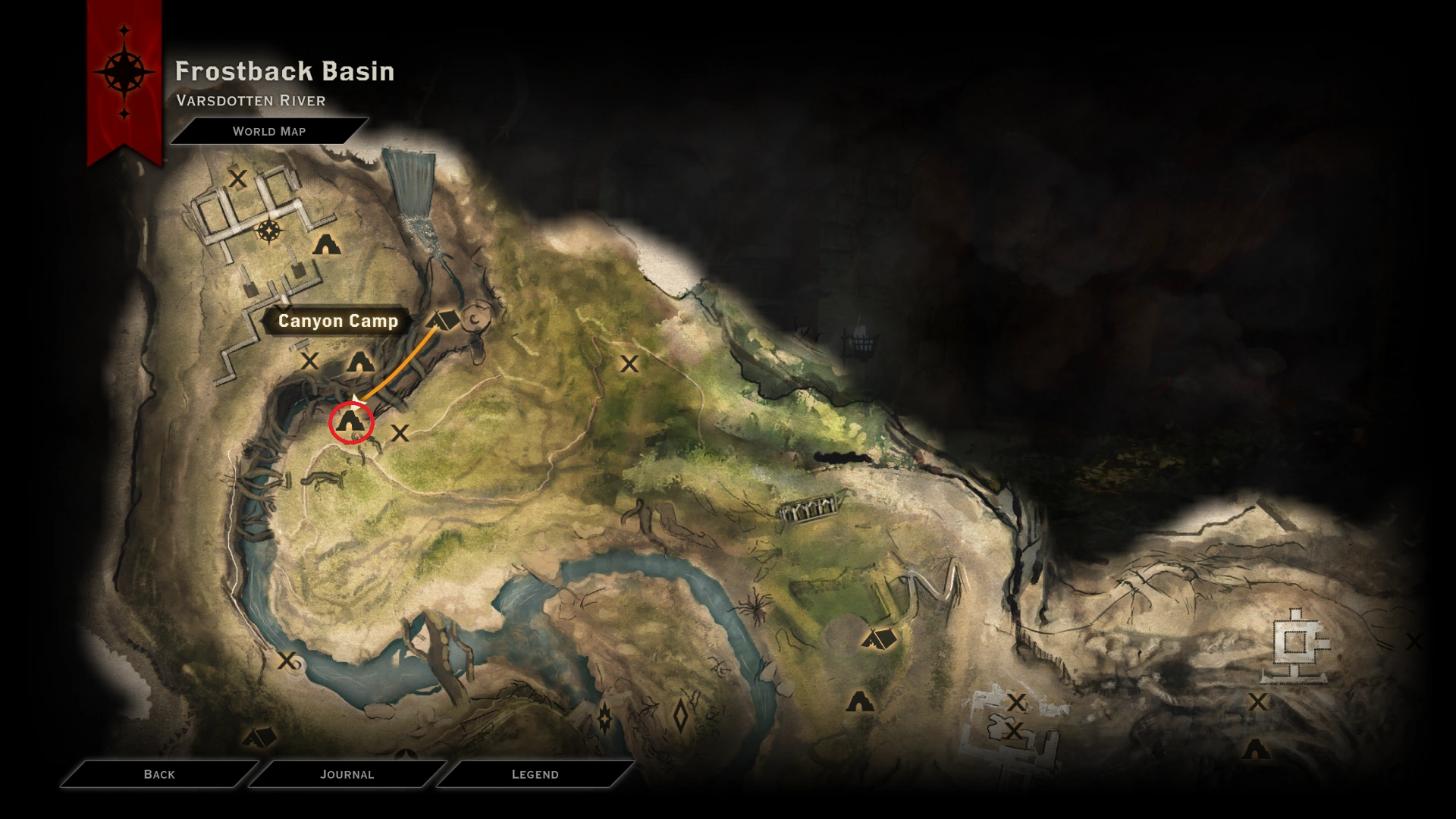Return to the World Map
The height and width of the screenshot is (819, 1456).
coord(270,130)
